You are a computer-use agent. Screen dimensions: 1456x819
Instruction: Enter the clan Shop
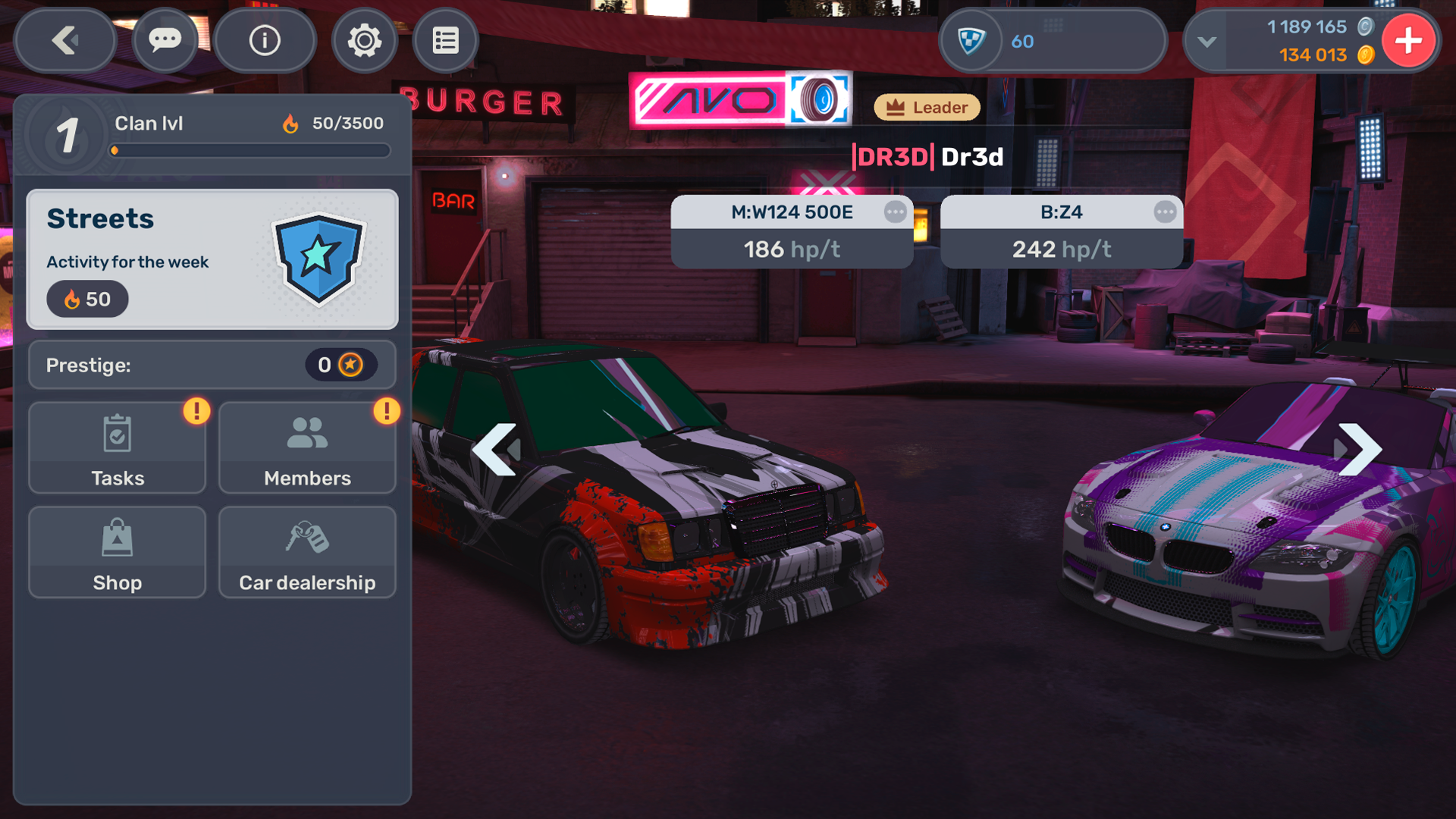point(118,553)
